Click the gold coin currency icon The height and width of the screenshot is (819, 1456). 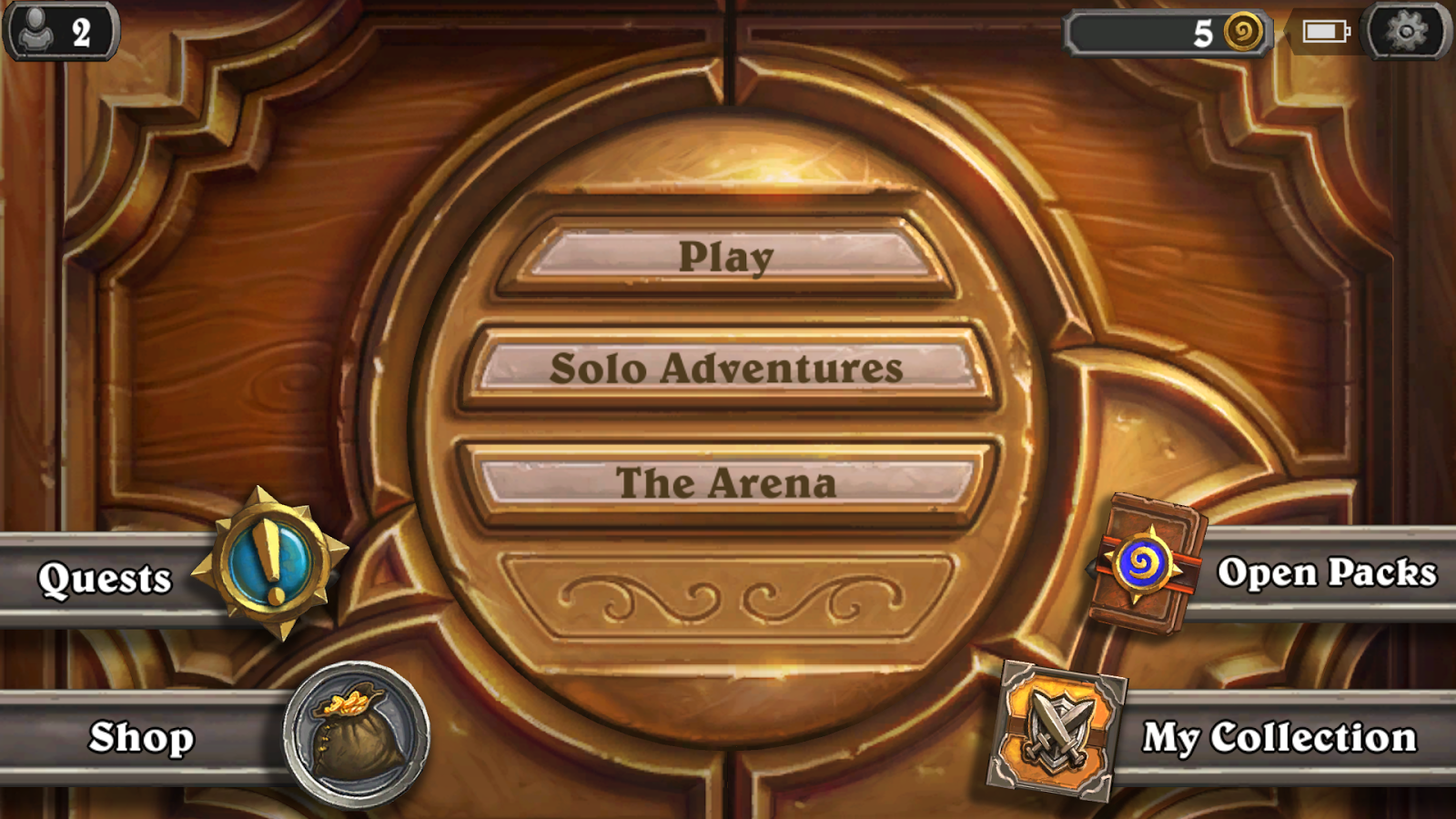pyautogui.click(x=1246, y=33)
